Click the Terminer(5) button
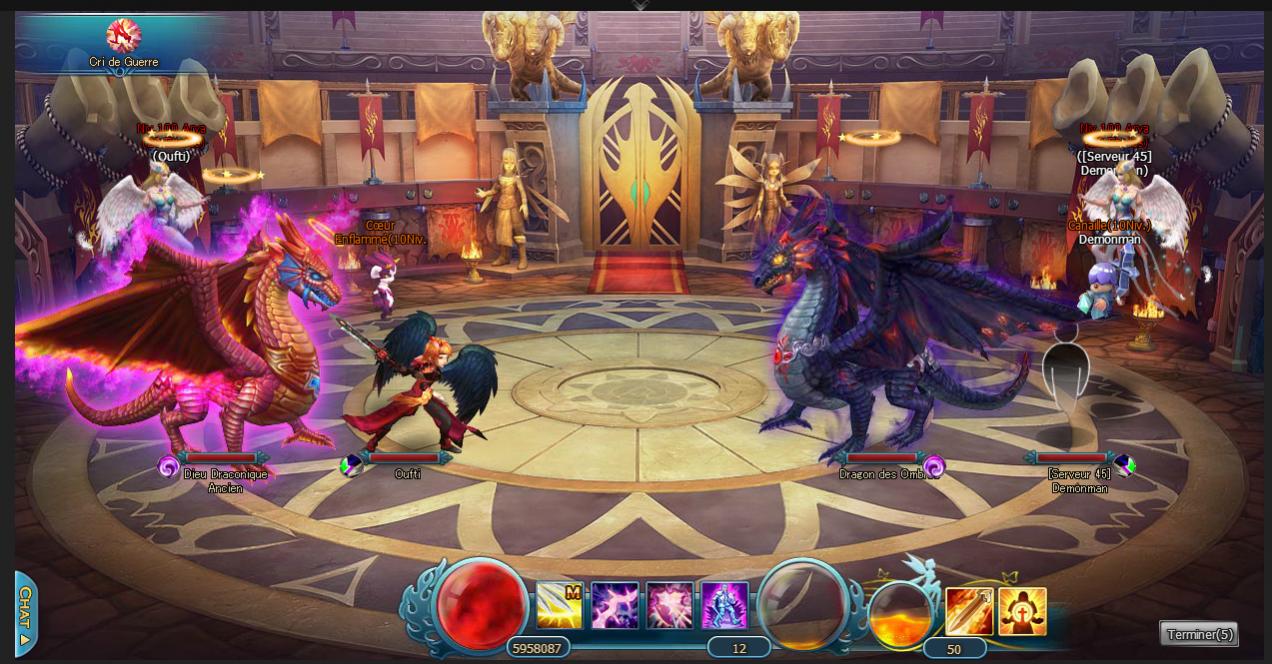This screenshot has width=1272, height=664. click(x=1199, y=634)
